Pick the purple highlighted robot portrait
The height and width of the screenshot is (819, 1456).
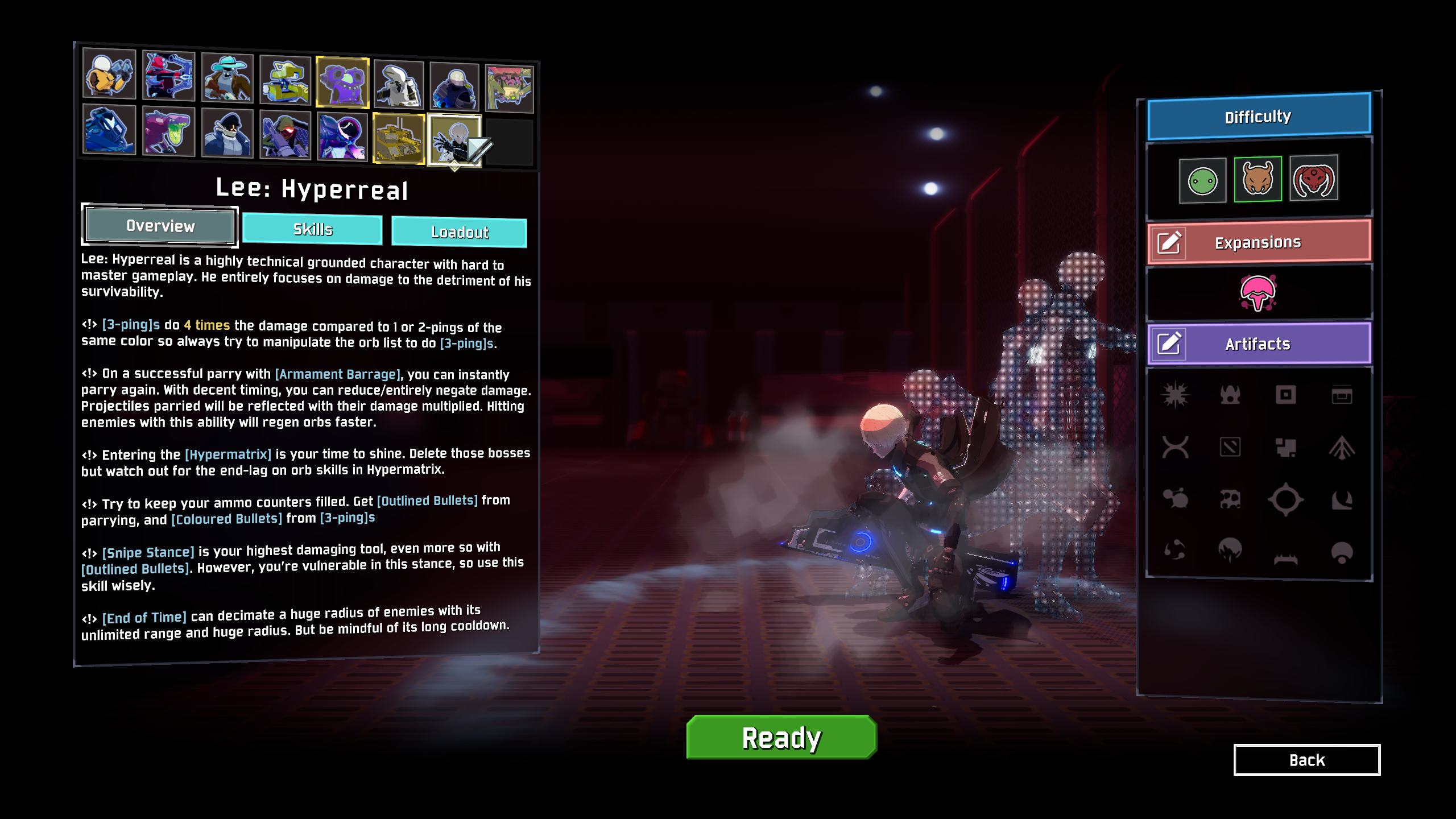pos(342,82)
